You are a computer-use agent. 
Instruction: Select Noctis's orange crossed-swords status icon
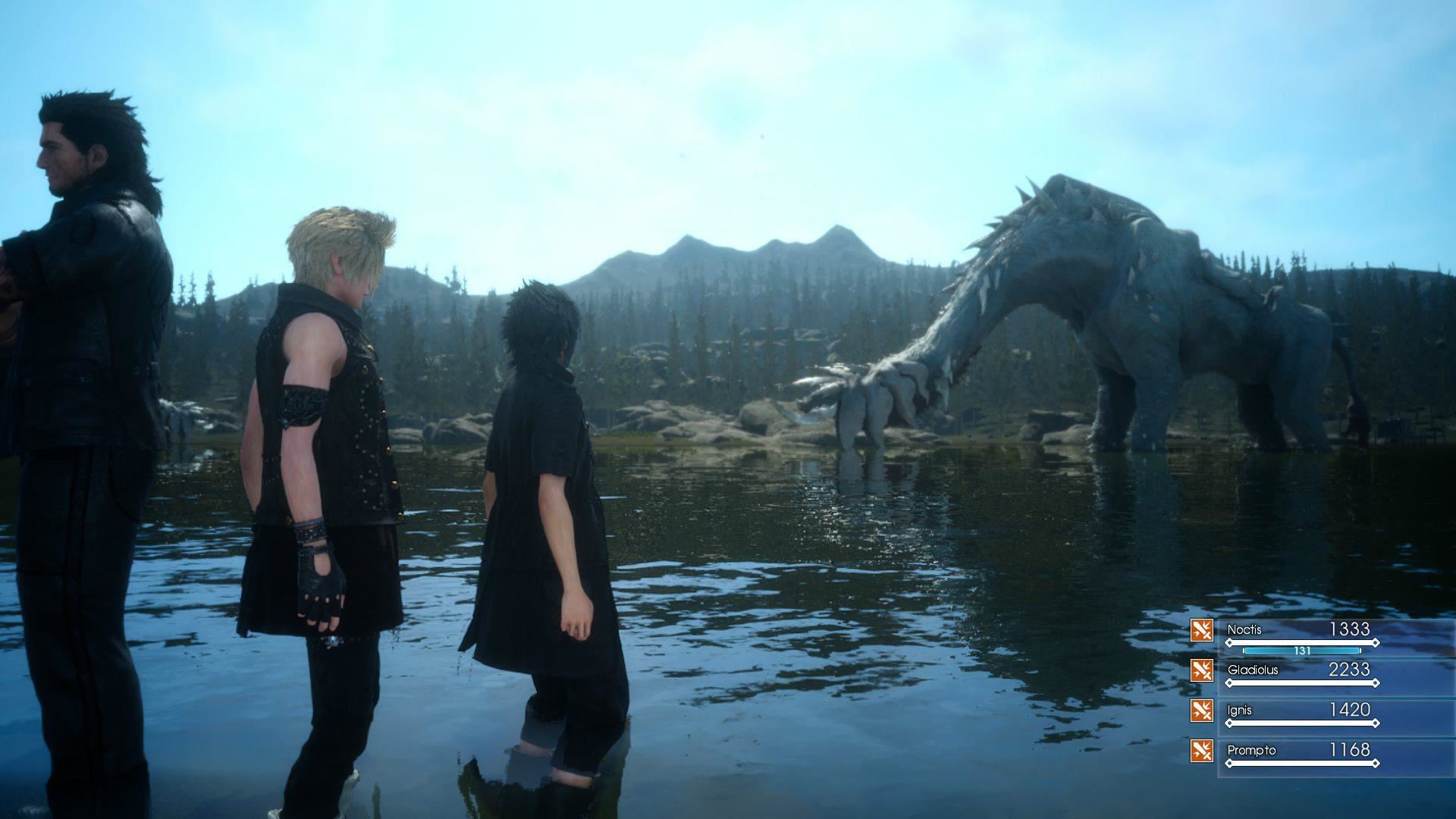click(1201, 629)
